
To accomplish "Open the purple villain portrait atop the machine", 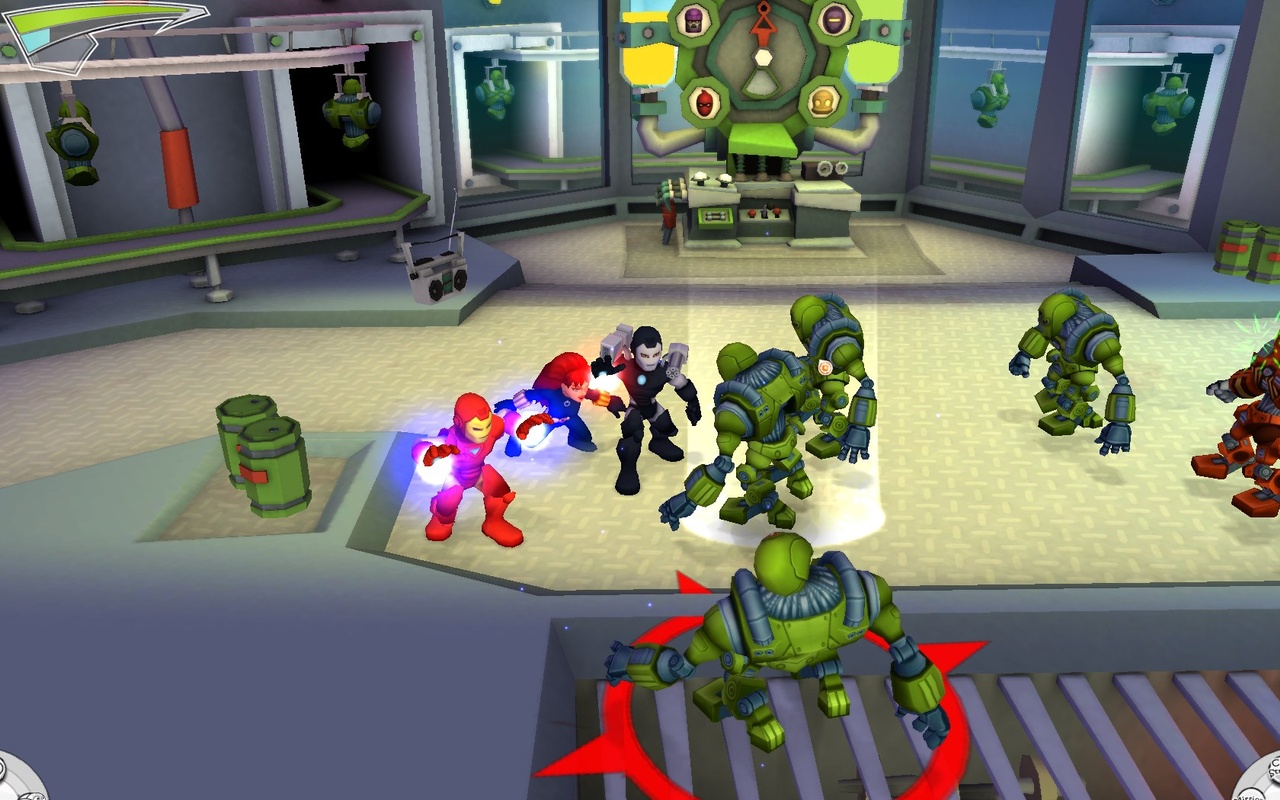I will click(x=693, y=21).
